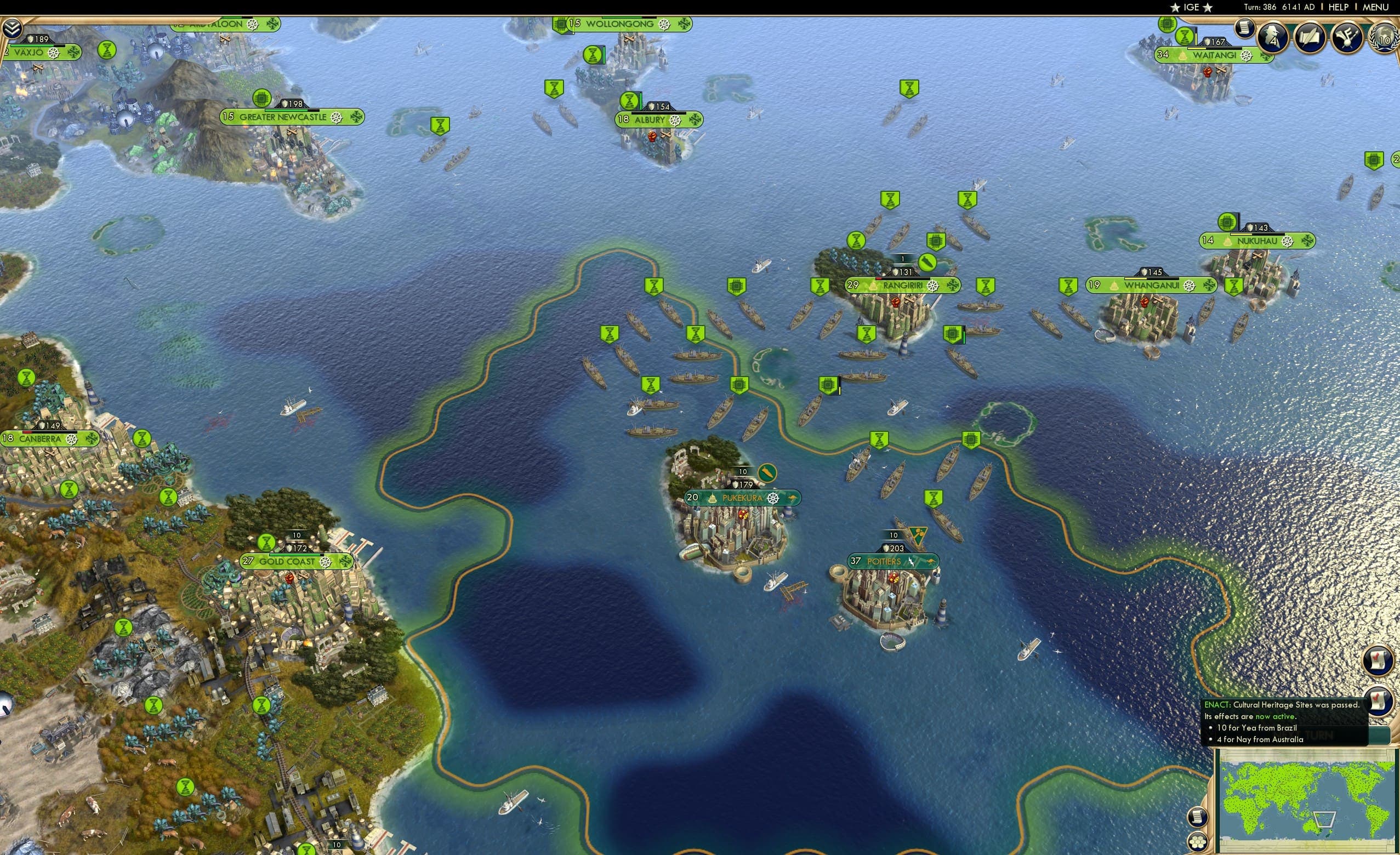The height and width of the screenshot is (855, 1400).
Task: Click the kangaroo civ icon on Poitiers banner
Action: pos(931,563)
